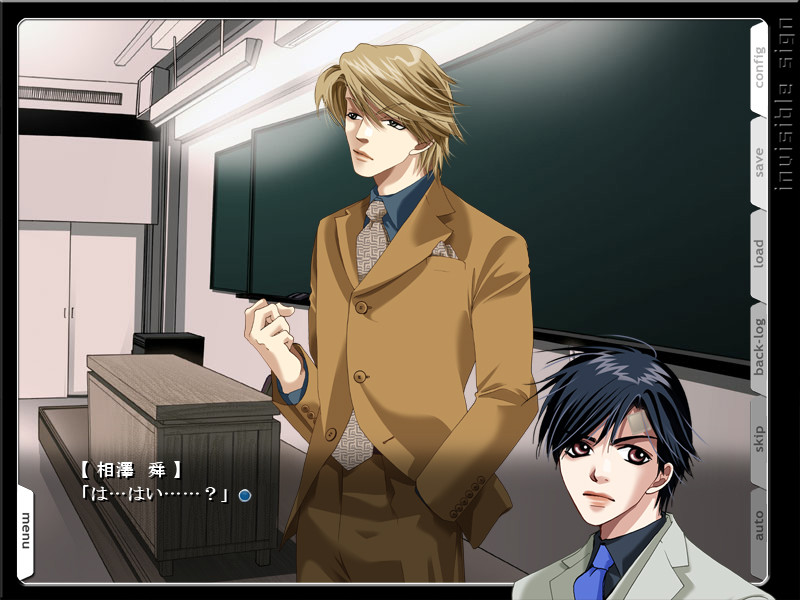Toggle the auto tab
800x600 pixels.
759,526
